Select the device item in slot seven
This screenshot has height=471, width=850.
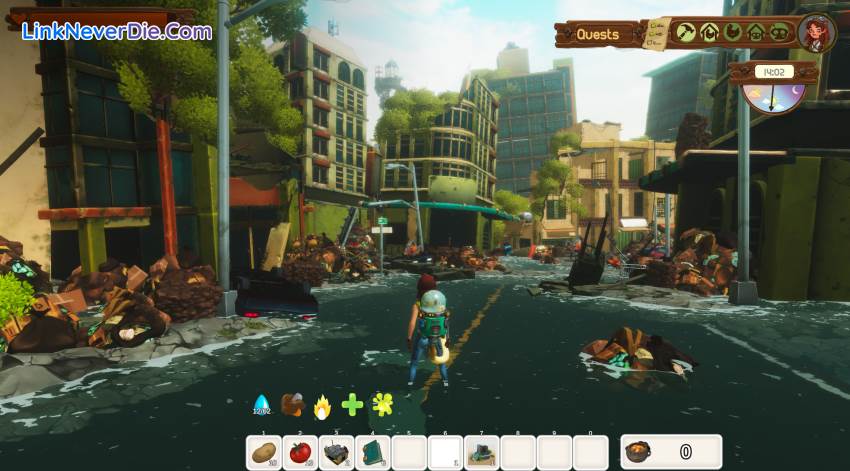(x=481, y=452)
